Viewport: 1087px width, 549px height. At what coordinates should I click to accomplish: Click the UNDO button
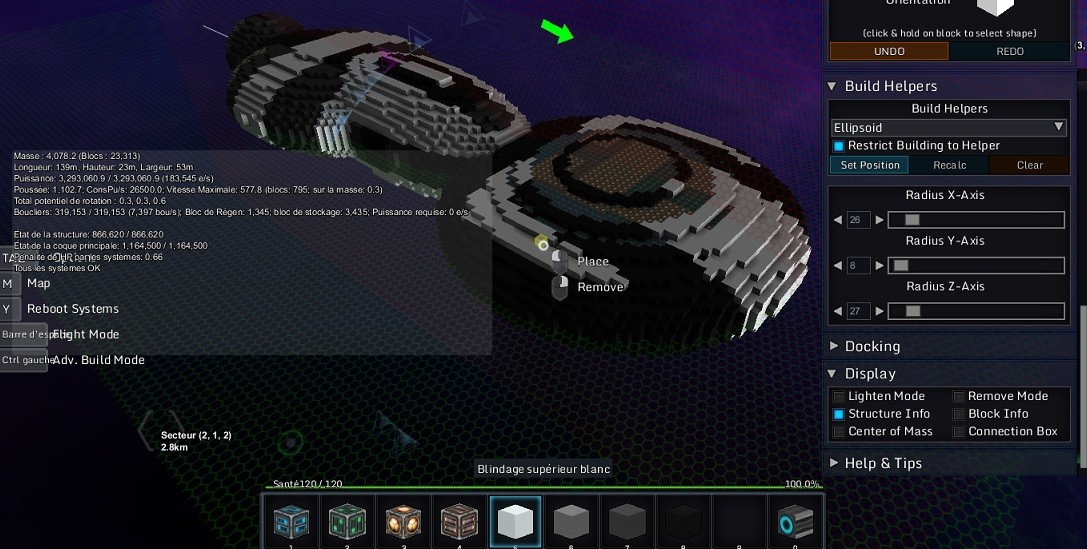click(x=888, y=51)
